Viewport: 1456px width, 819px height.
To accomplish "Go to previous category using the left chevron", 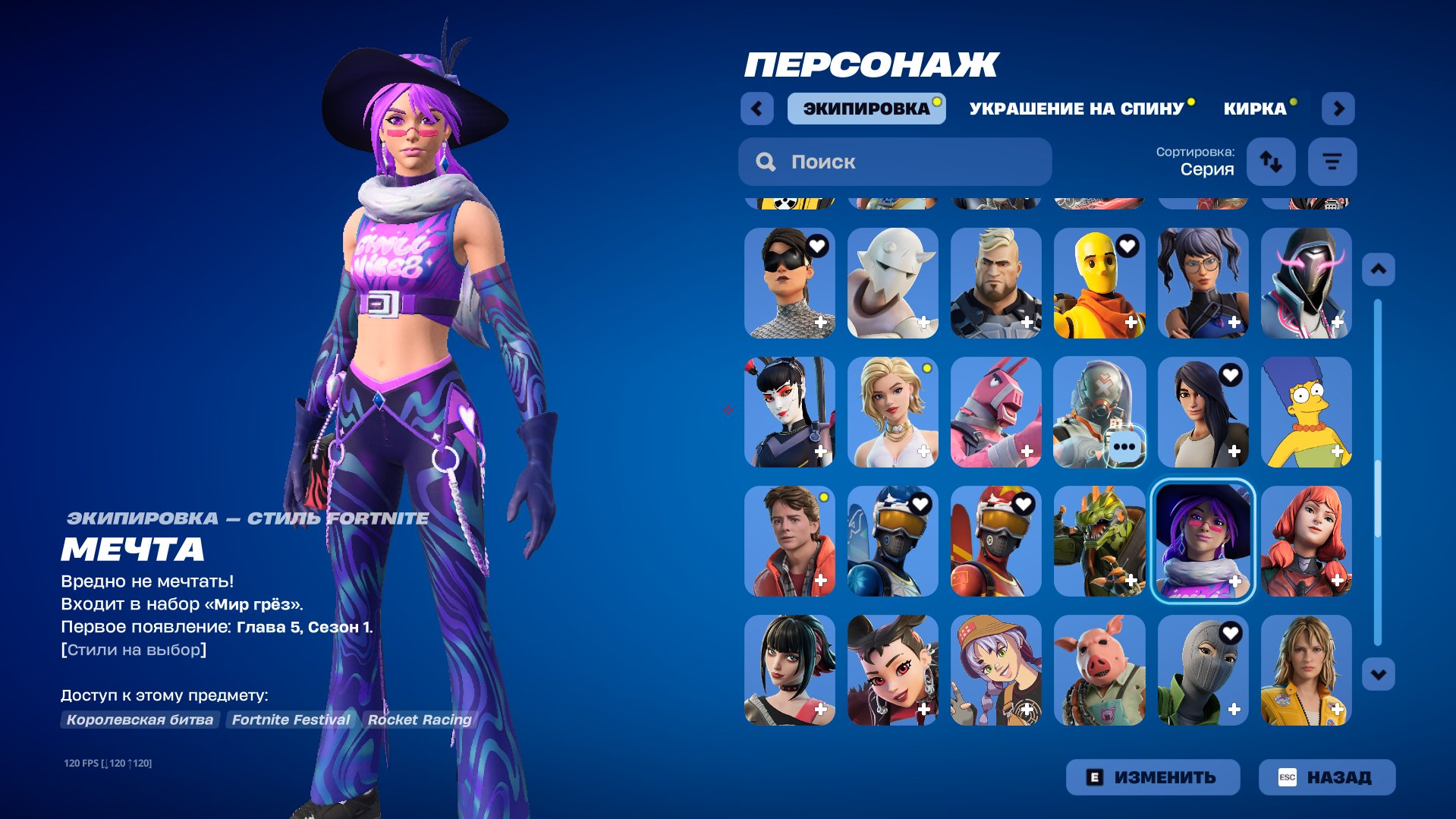I will (x=755, y=108).
